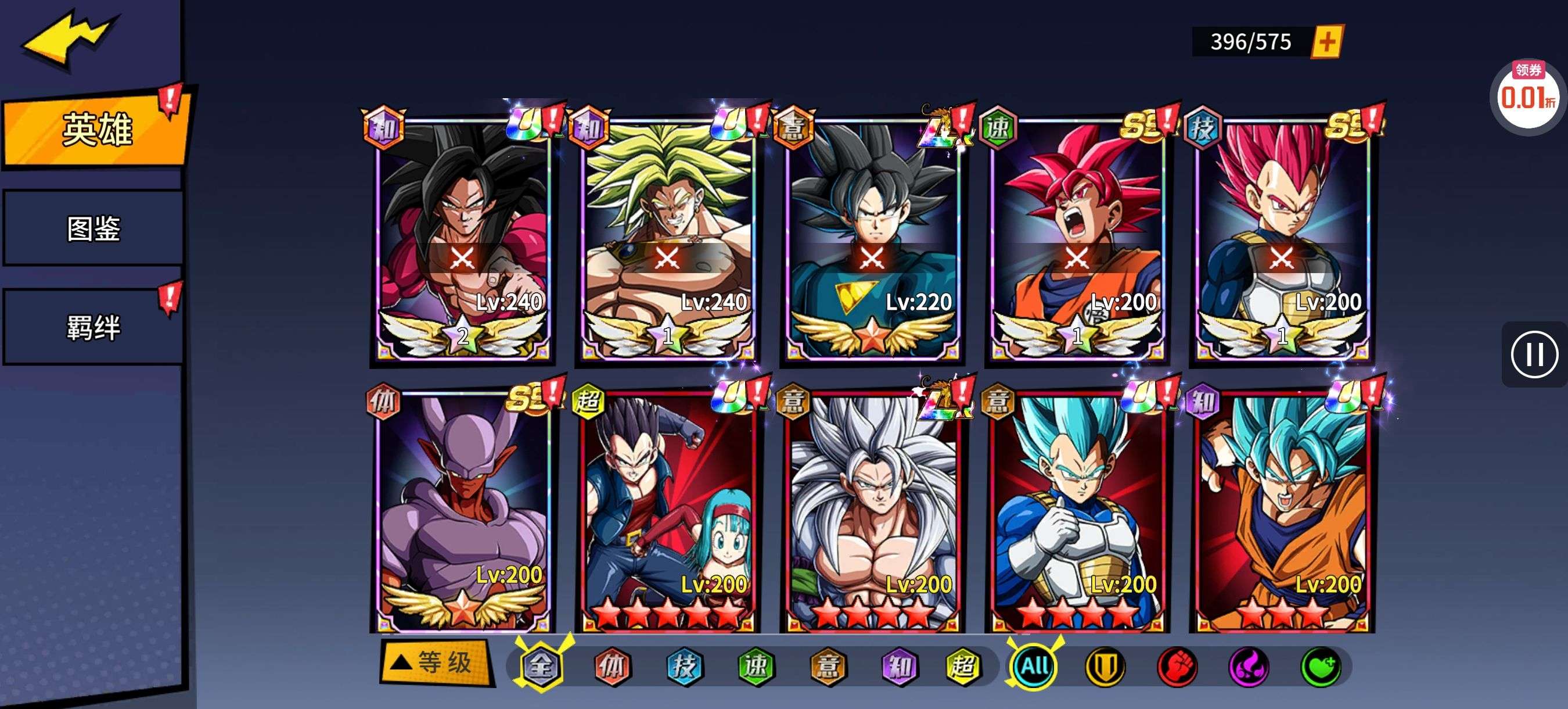The width and height of the screenshot is (1568, 709).
Task: Filter heroes by the green 速 type
Action: click(x=756, y=666)
